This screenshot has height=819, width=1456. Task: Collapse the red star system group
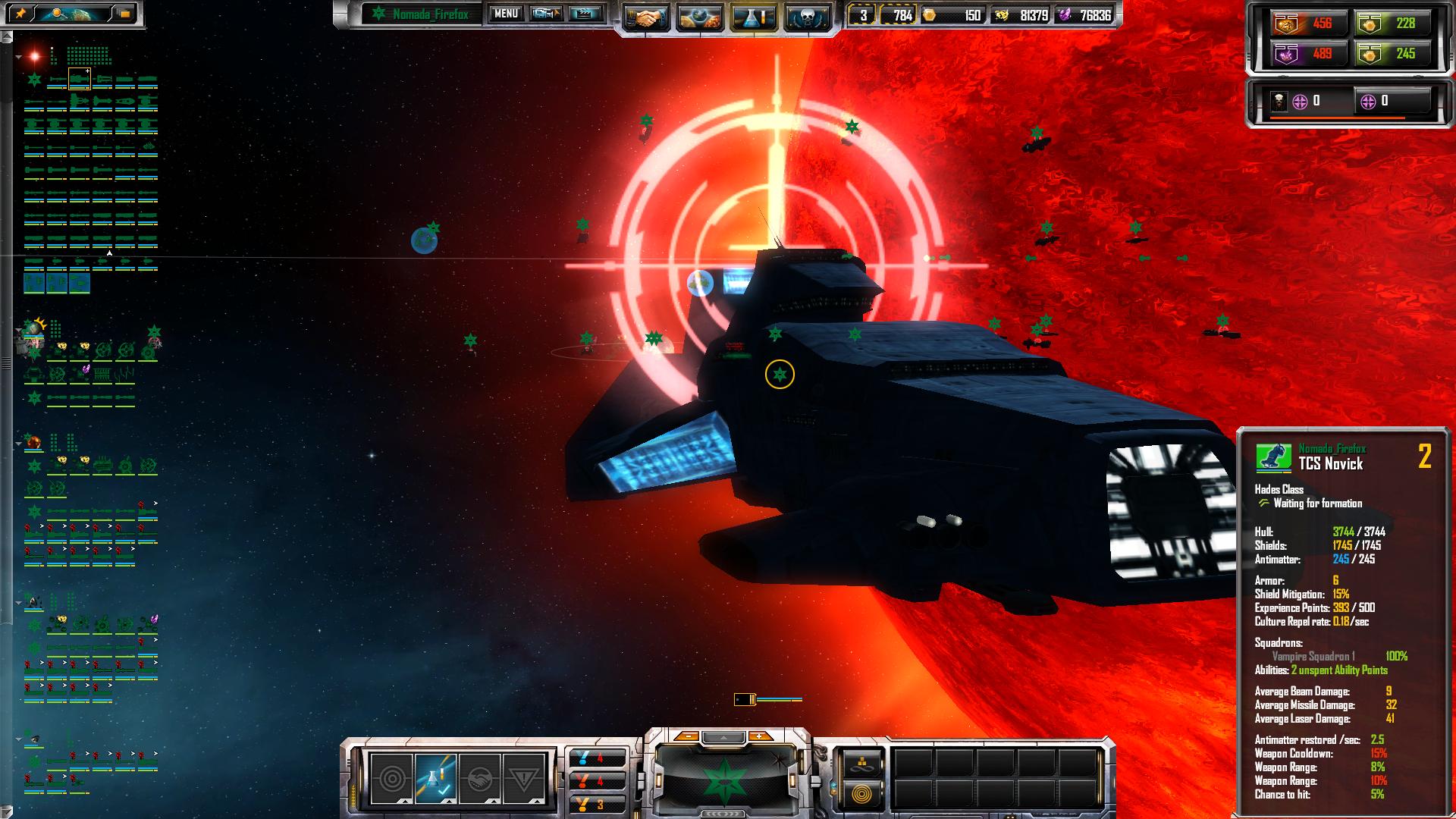coord(18,57)
